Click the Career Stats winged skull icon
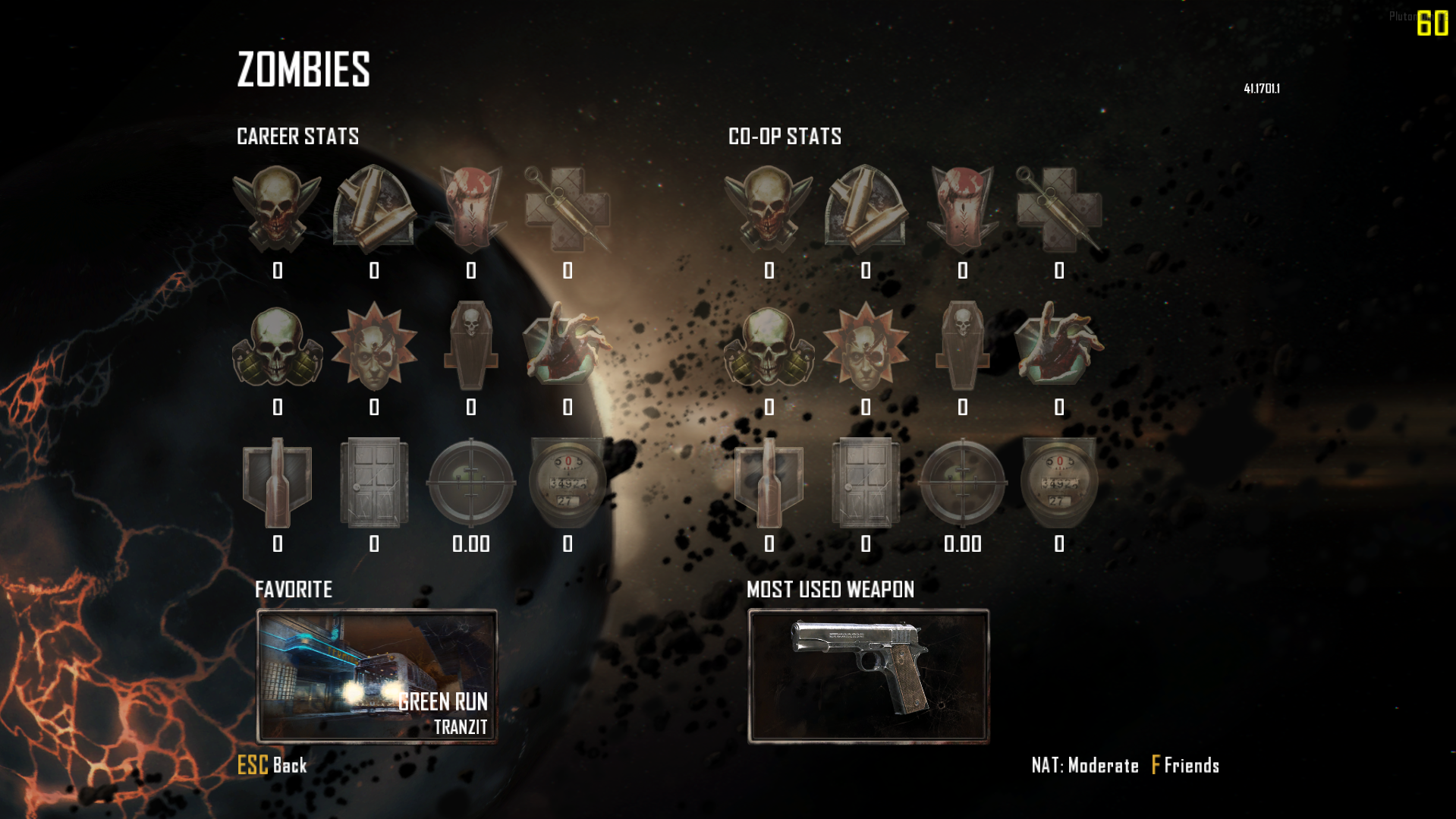Viewport: 1456px width, 819px height. tap(277, 209)
